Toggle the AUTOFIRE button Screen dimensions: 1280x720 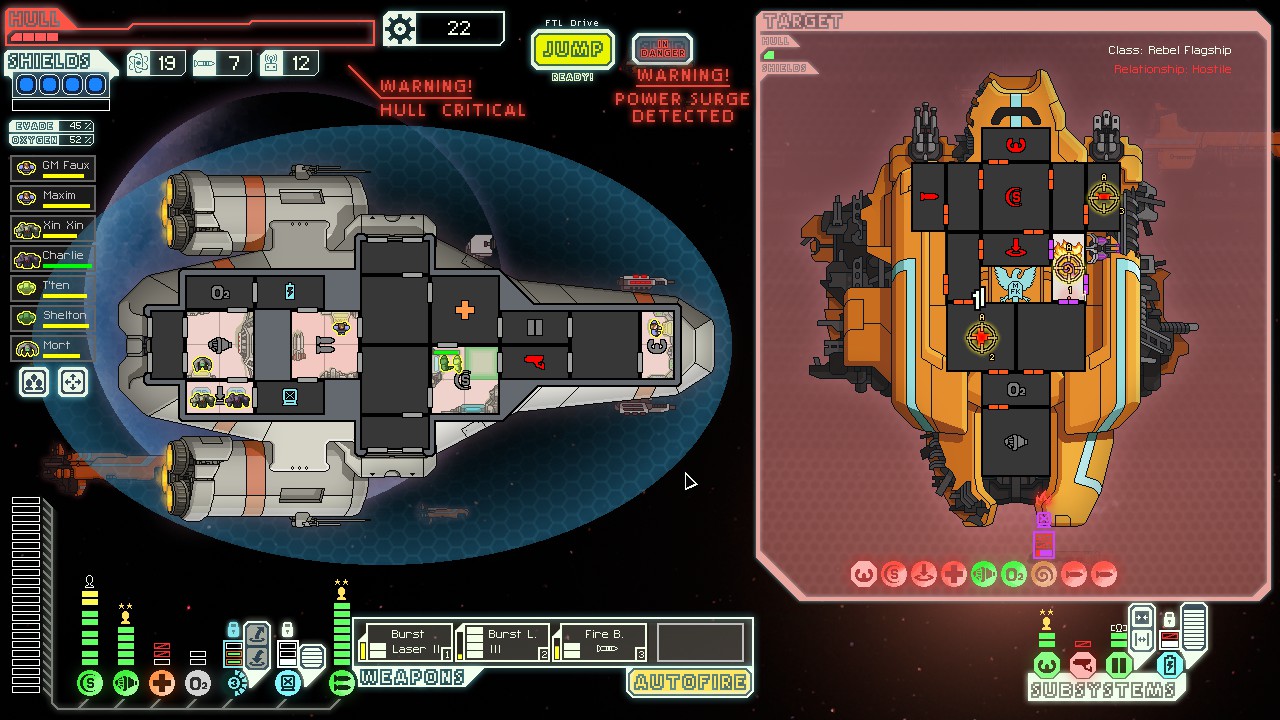689,683
